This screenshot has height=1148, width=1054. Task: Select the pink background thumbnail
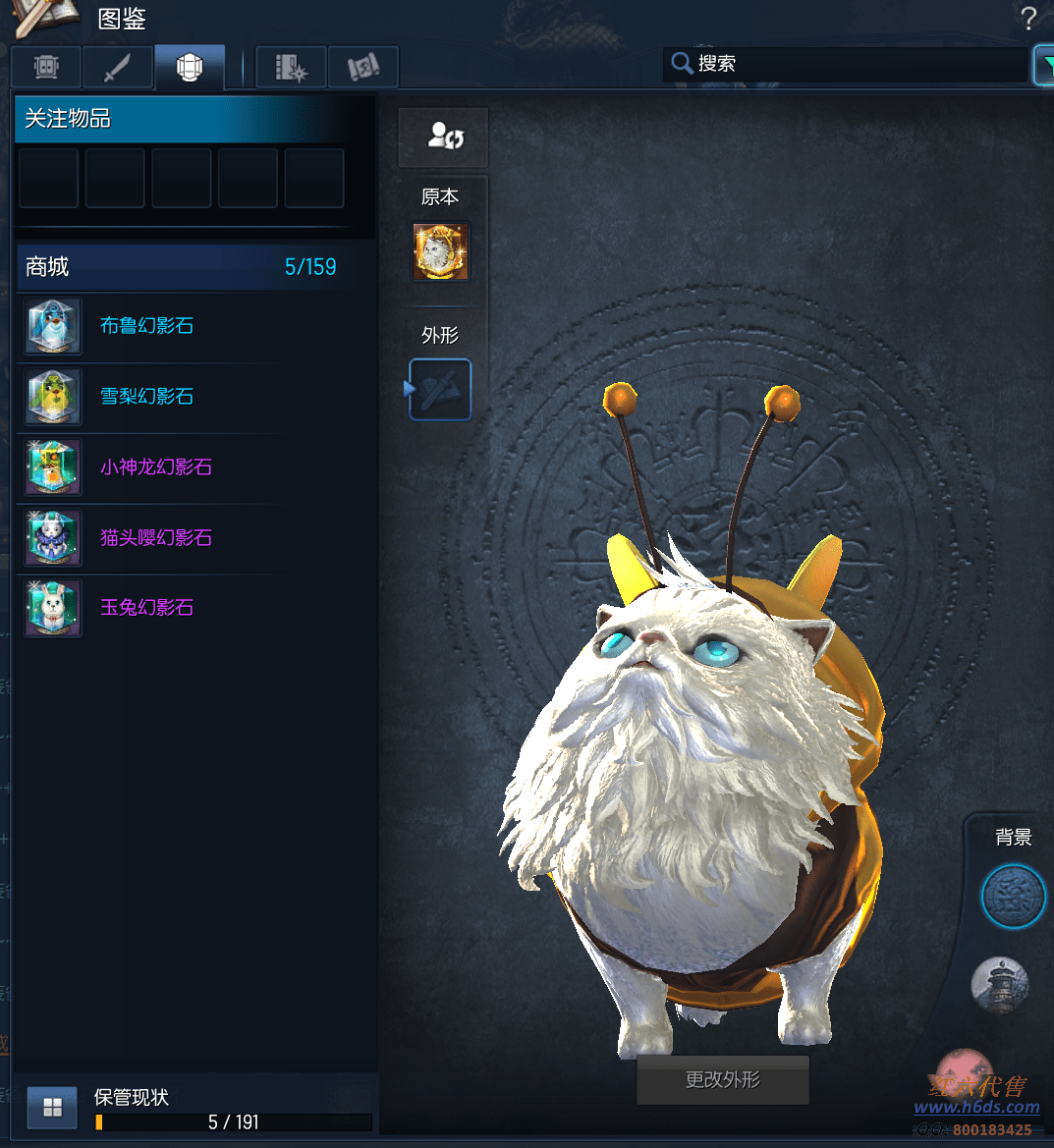pyautogui.click(x=963, y=1070)
